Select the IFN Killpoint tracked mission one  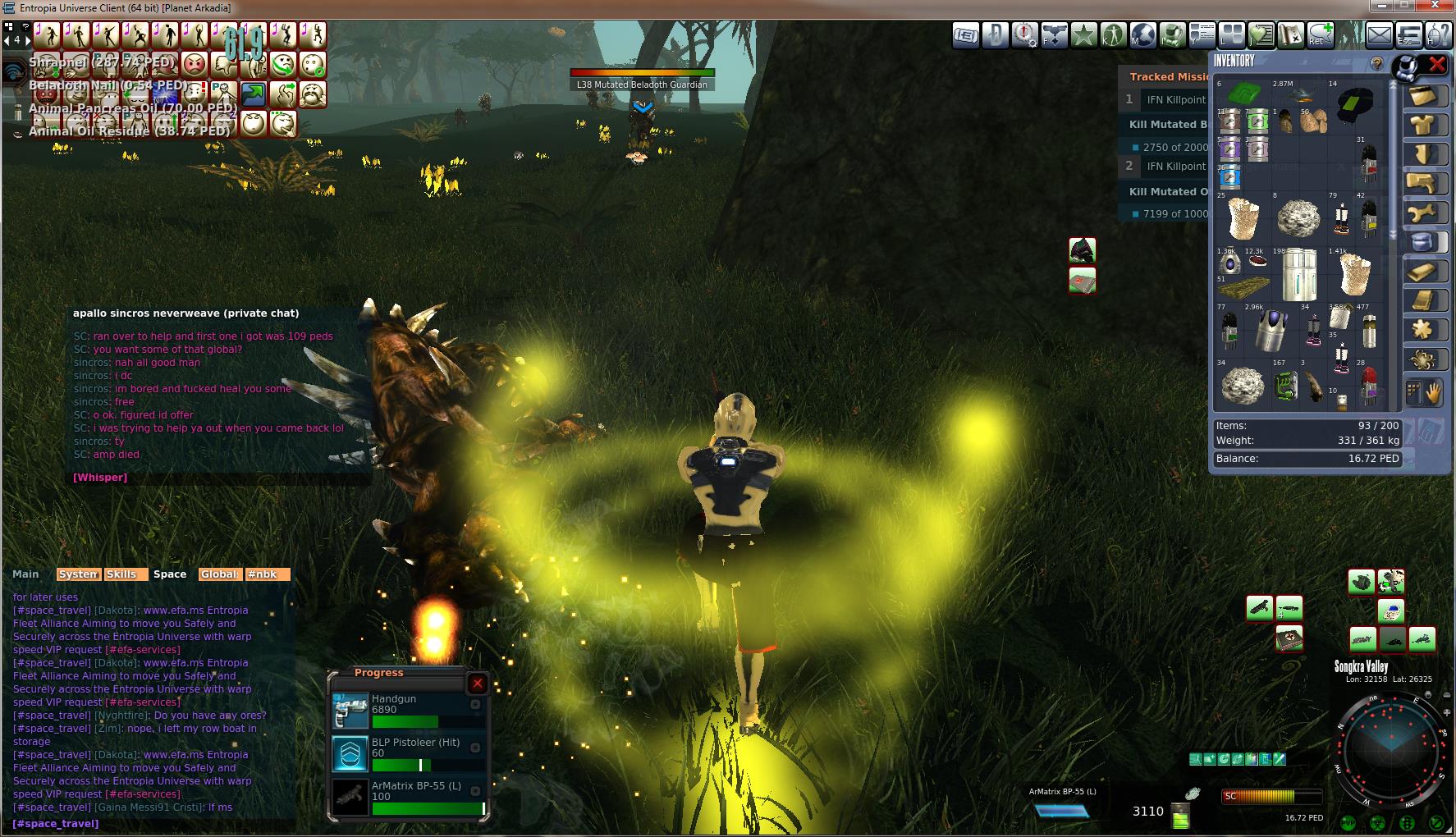coord(1175,99)
